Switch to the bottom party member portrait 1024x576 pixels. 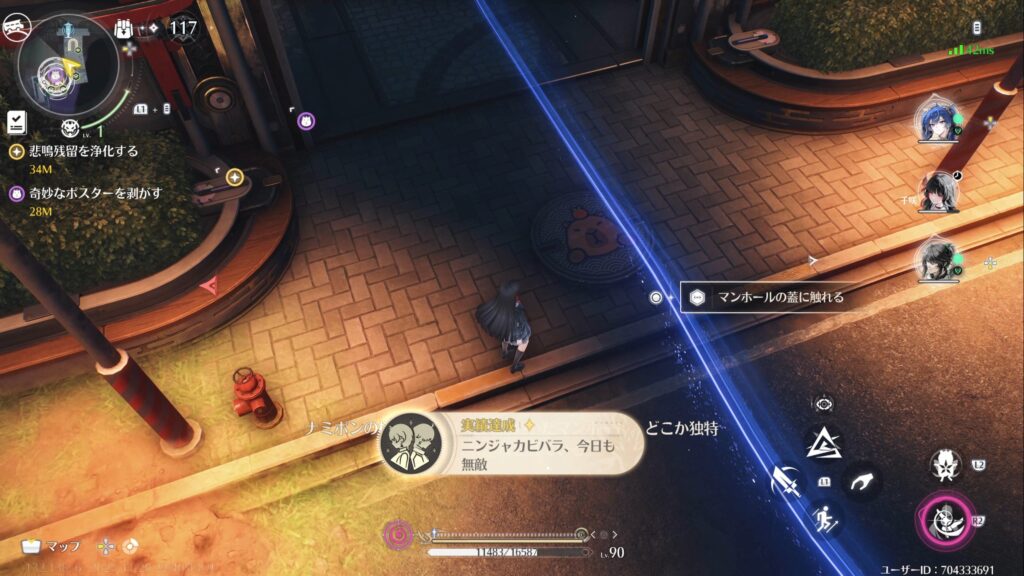(x=938, y=260)
